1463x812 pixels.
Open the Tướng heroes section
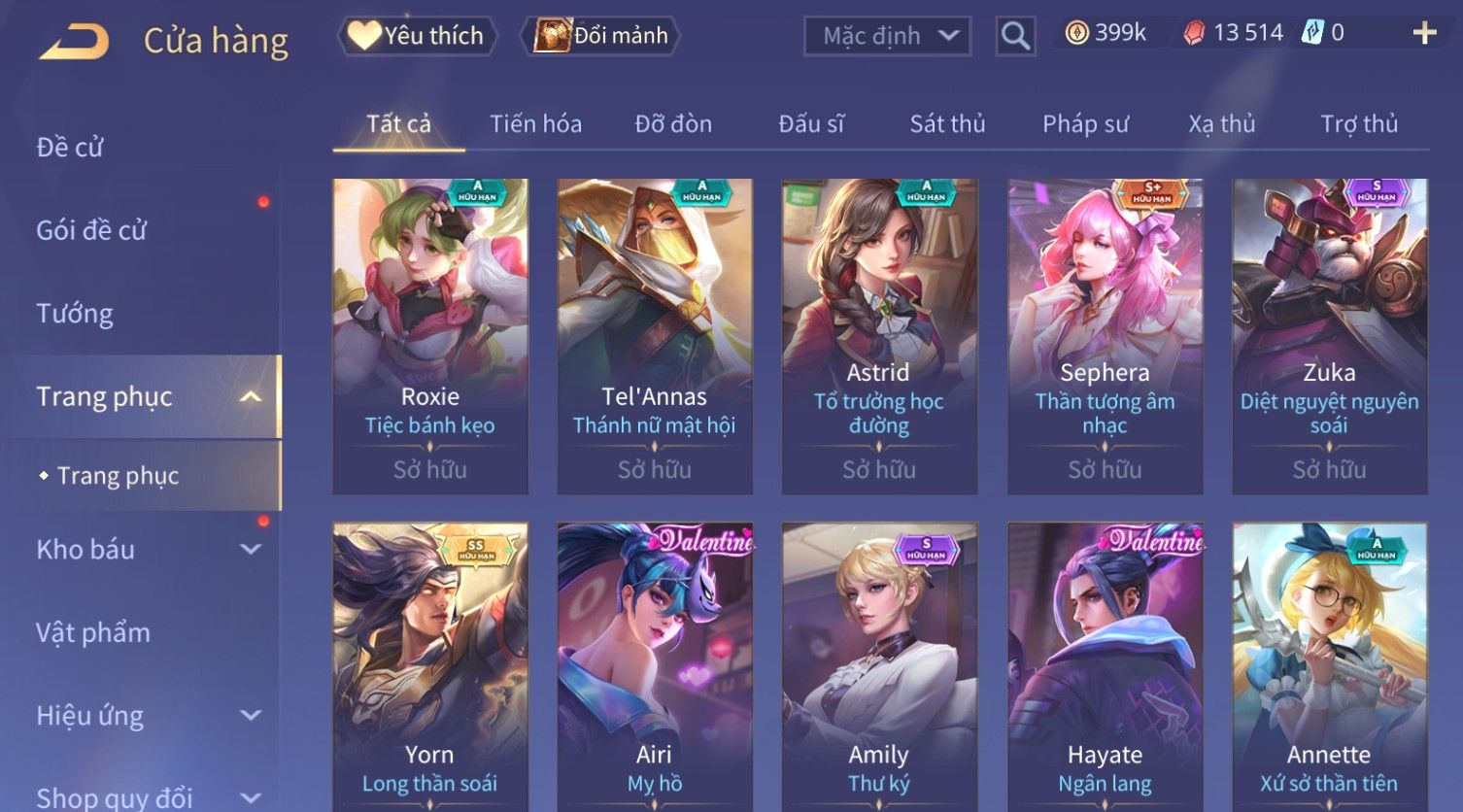point(75,314)
